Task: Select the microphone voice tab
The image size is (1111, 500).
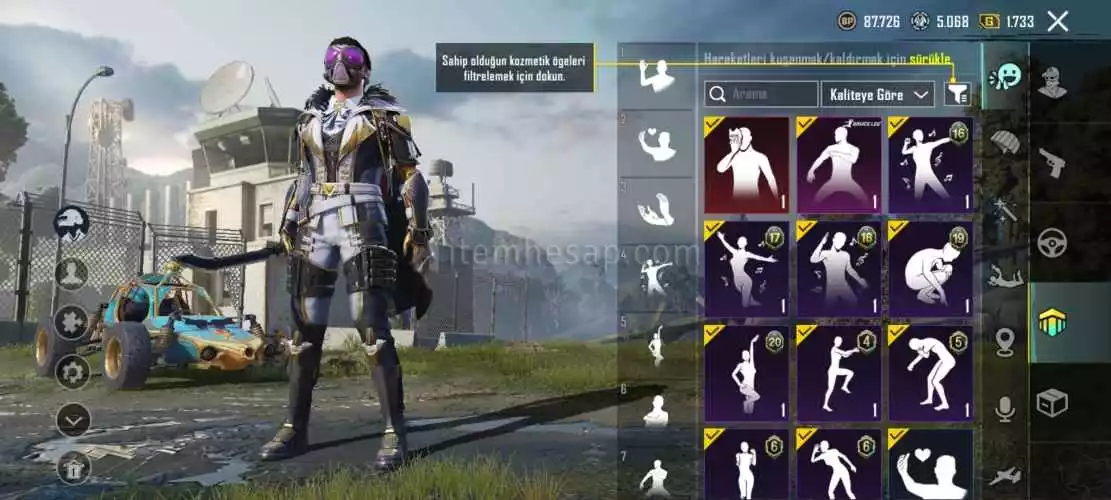Action: point(1005,408)
